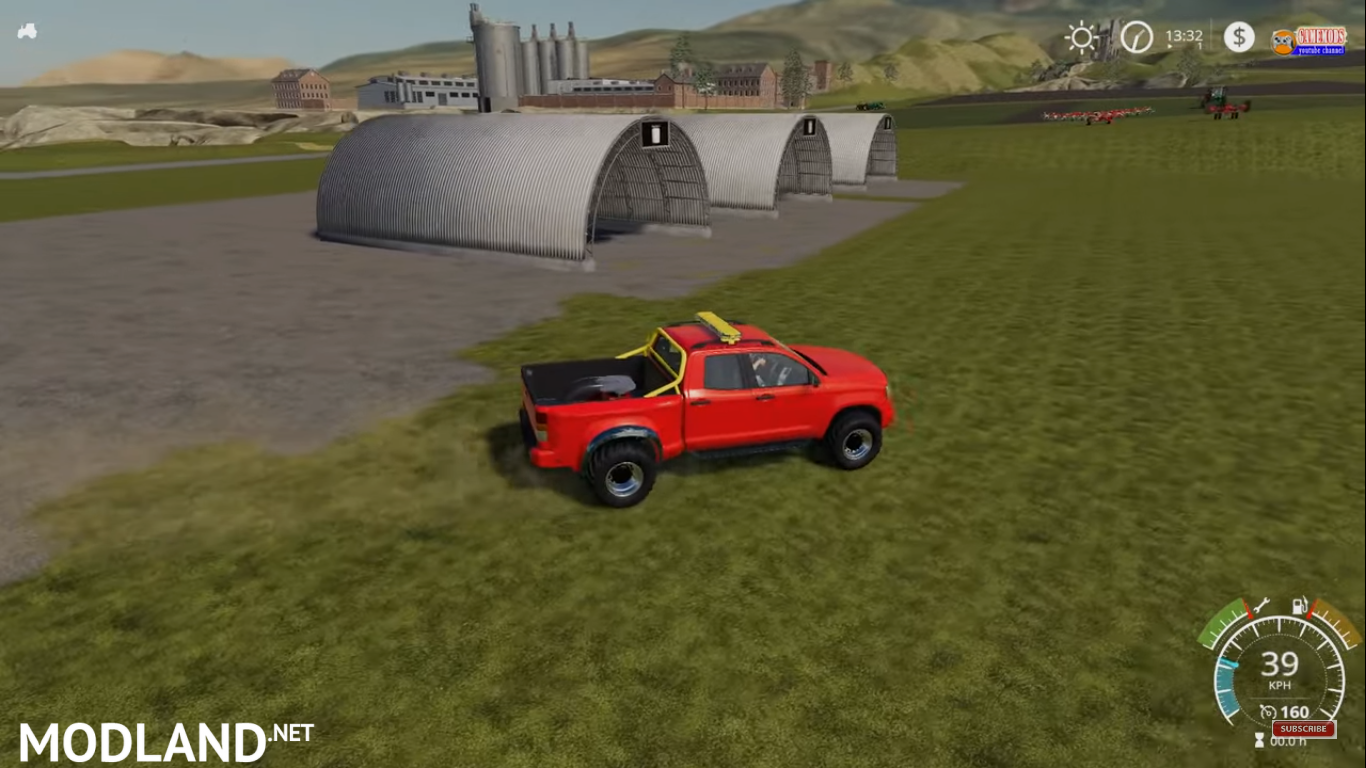Select the gamepad controller icon top left
The image size is (1366, 768).
(27, 31)
